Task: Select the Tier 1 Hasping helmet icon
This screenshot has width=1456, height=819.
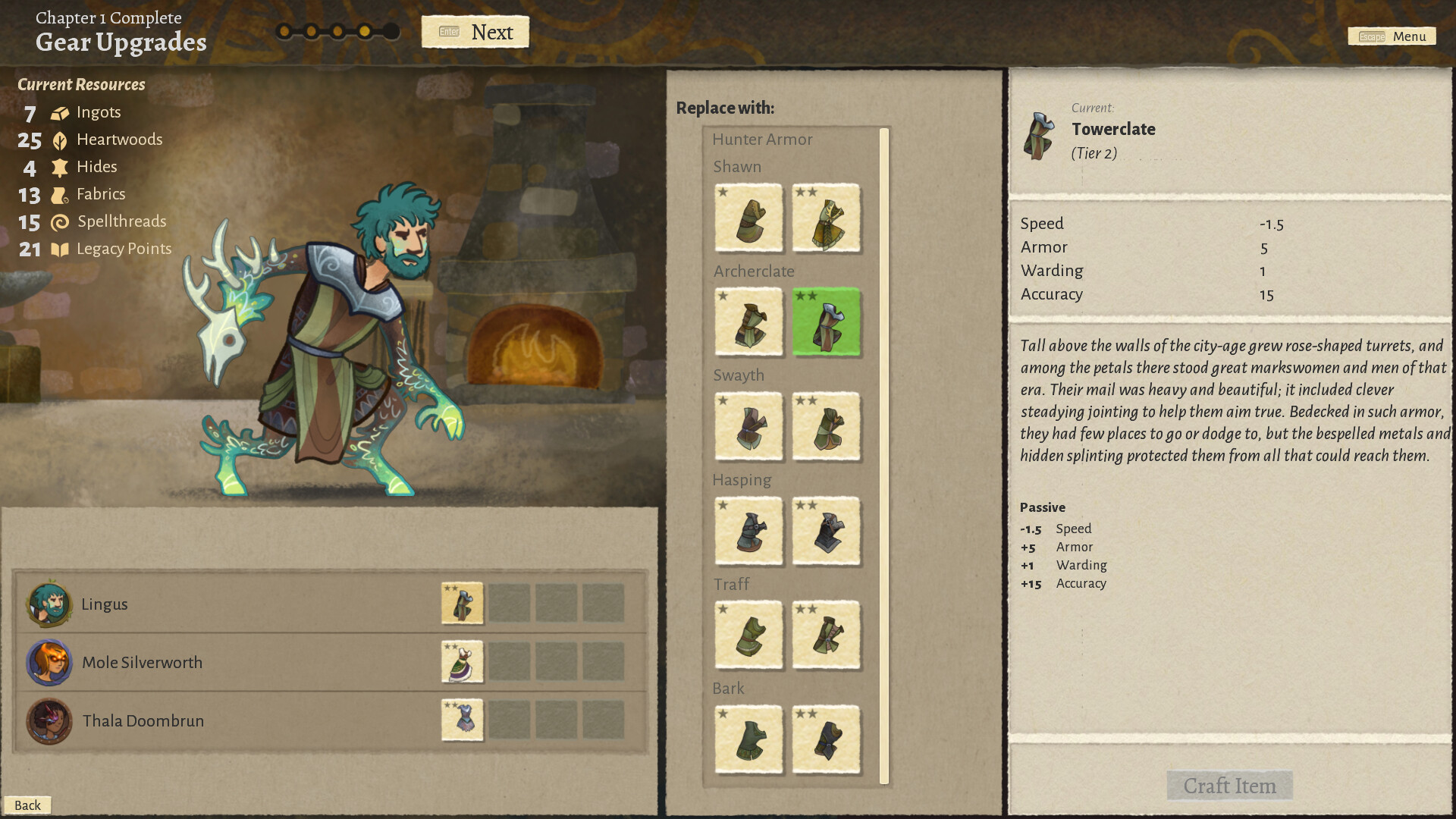Action: [x=749, y=532]
